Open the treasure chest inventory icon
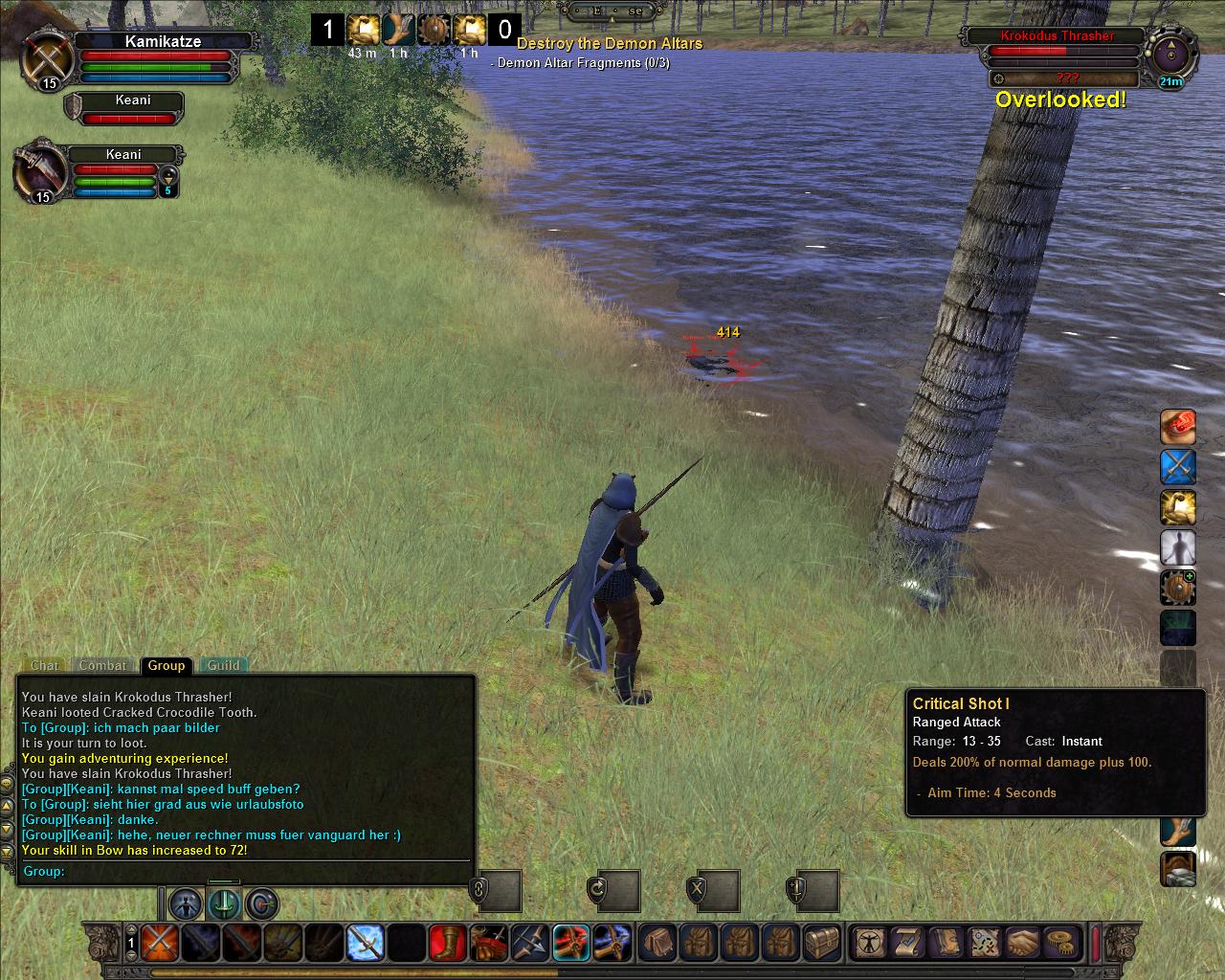Viewport: 1225px width, 980px height. point(821,943)
